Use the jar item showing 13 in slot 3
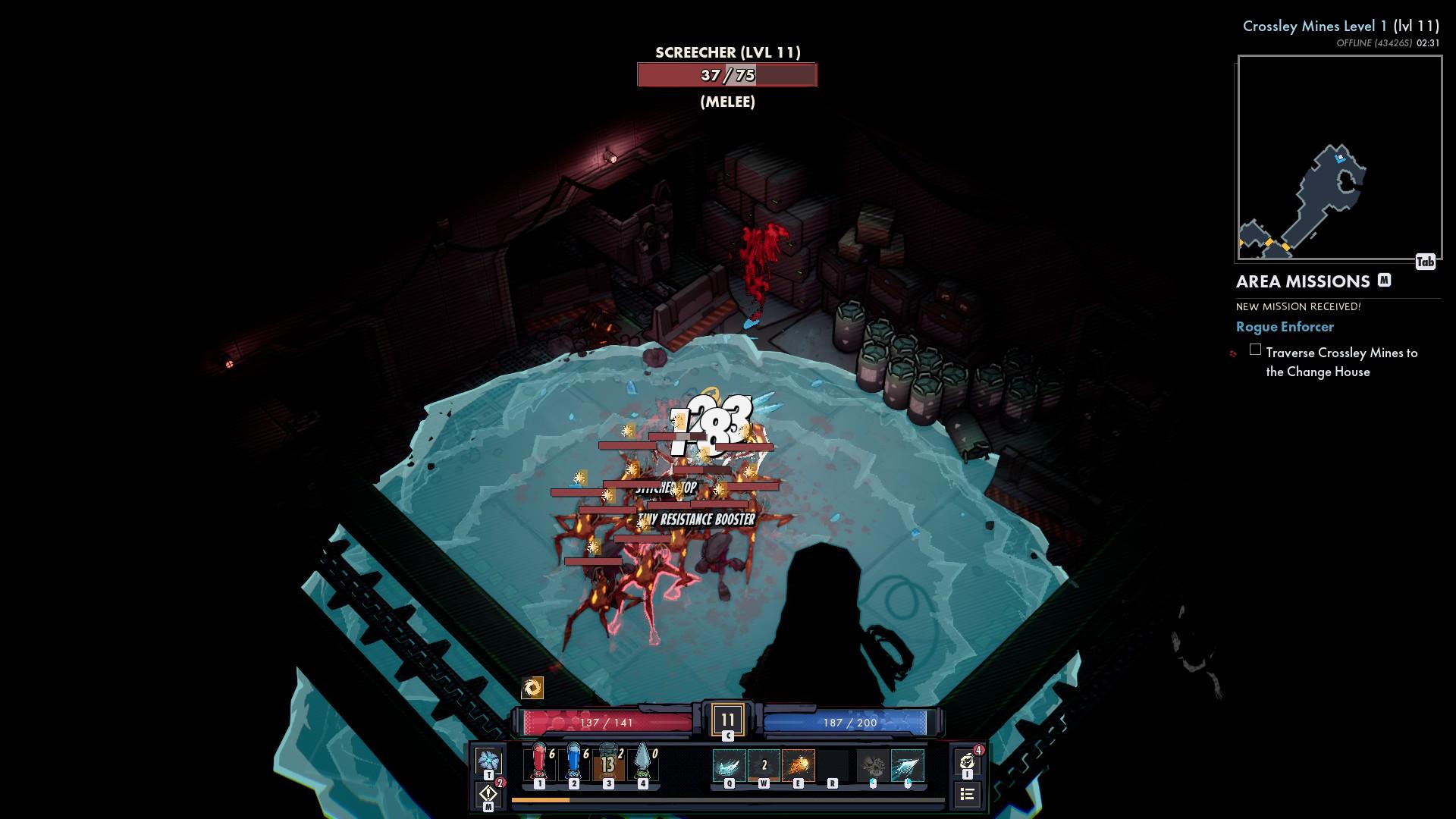The image size is (1456, 819). coord(609,763)
